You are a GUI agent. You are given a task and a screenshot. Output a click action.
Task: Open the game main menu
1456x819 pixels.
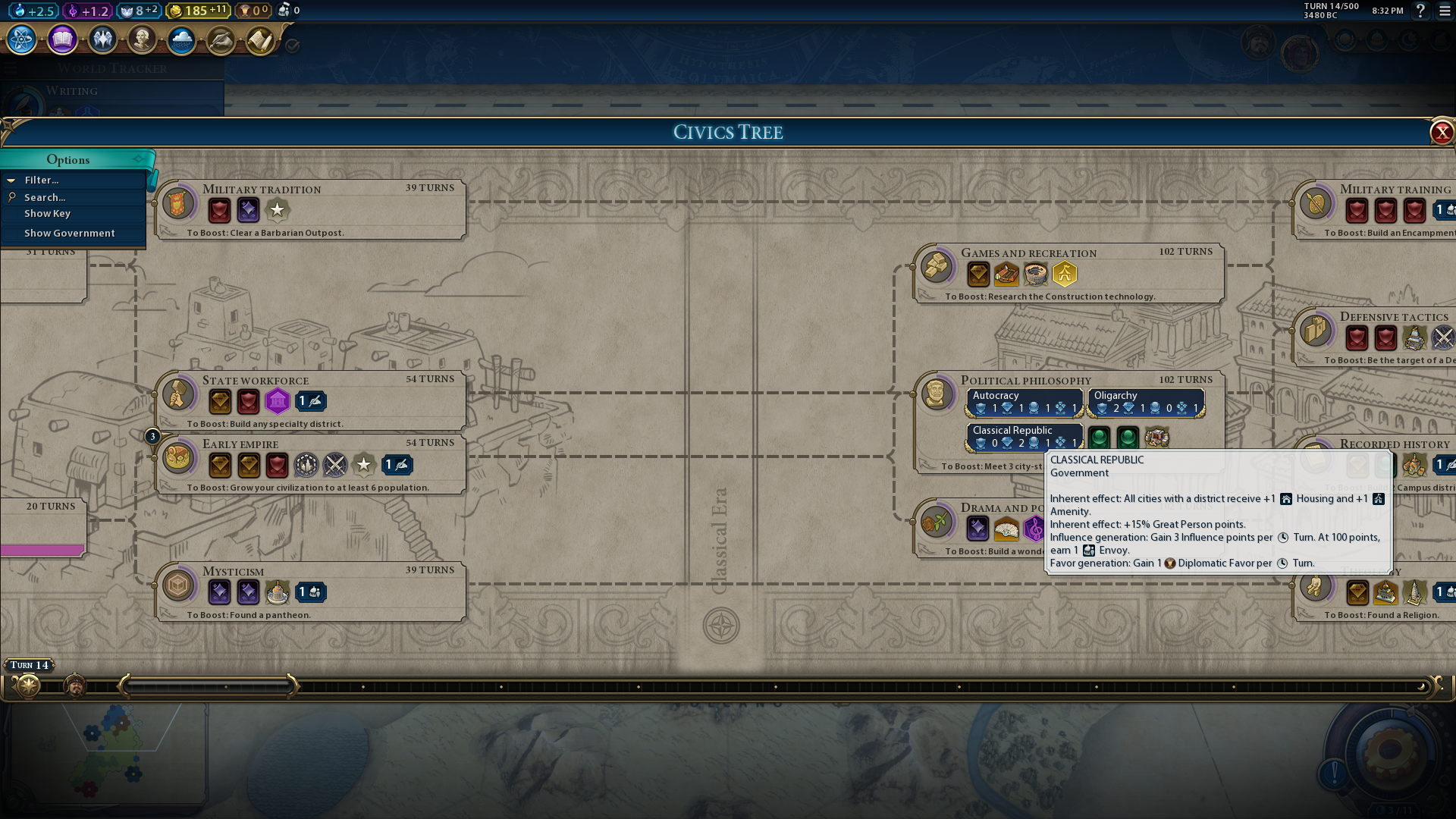(1445, 11)
